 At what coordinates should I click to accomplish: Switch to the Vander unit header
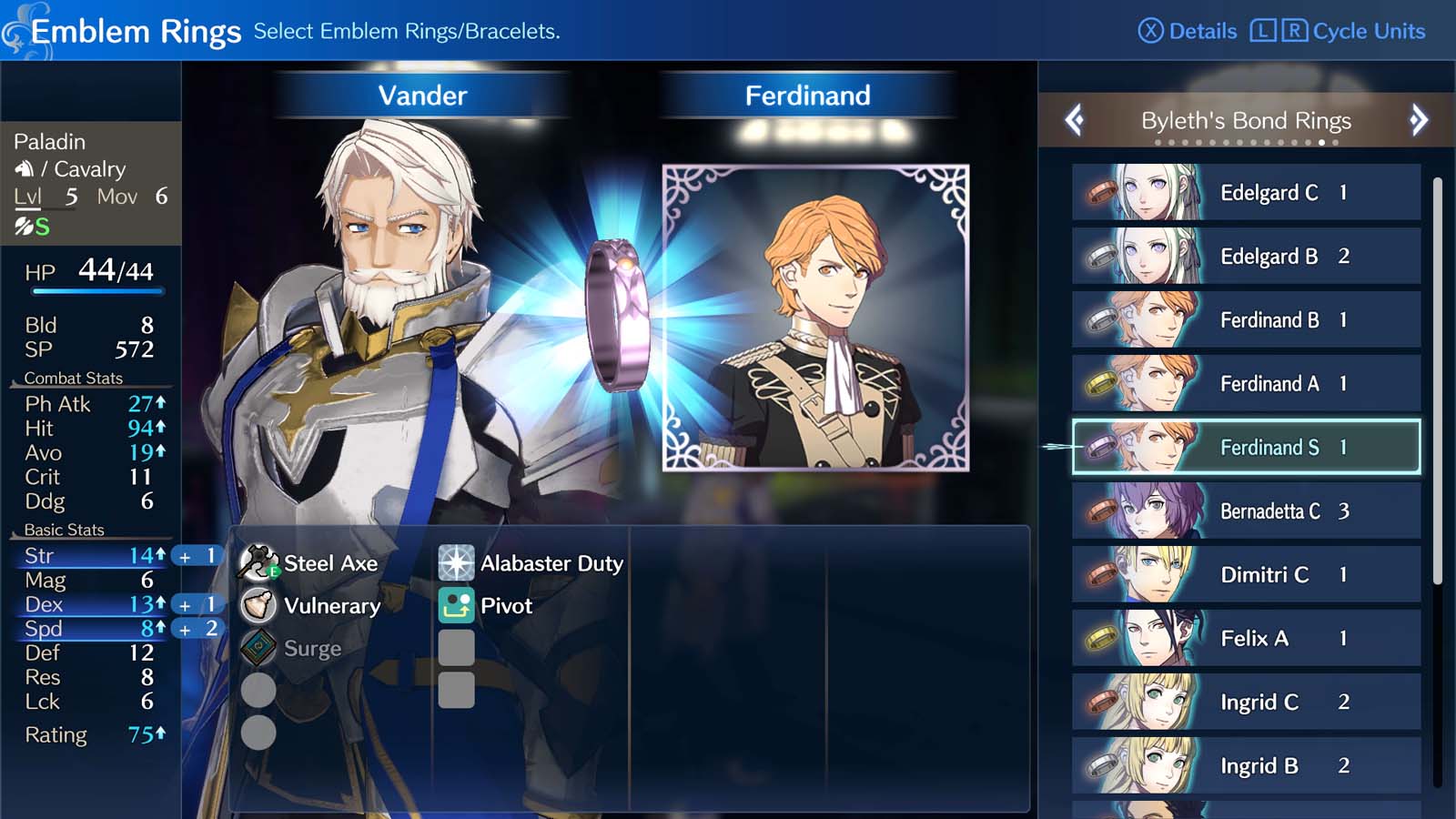422,94
